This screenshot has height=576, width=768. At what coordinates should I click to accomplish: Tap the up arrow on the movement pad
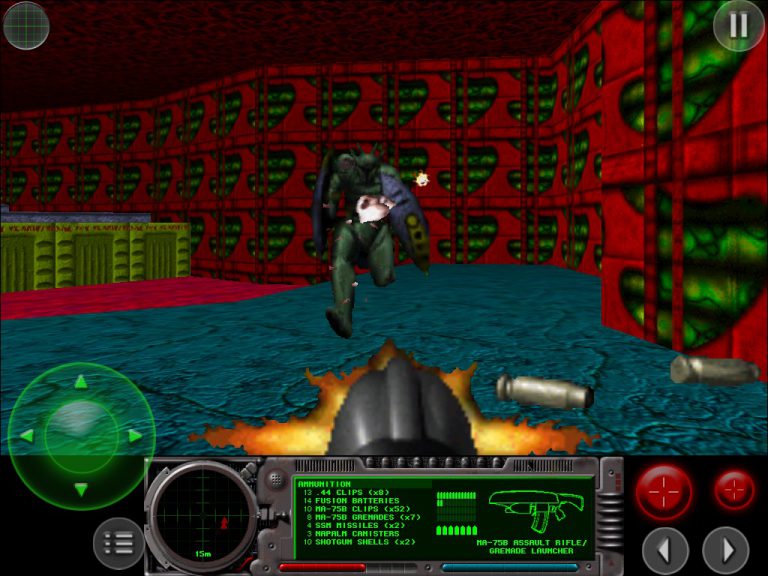click(81, 382)
